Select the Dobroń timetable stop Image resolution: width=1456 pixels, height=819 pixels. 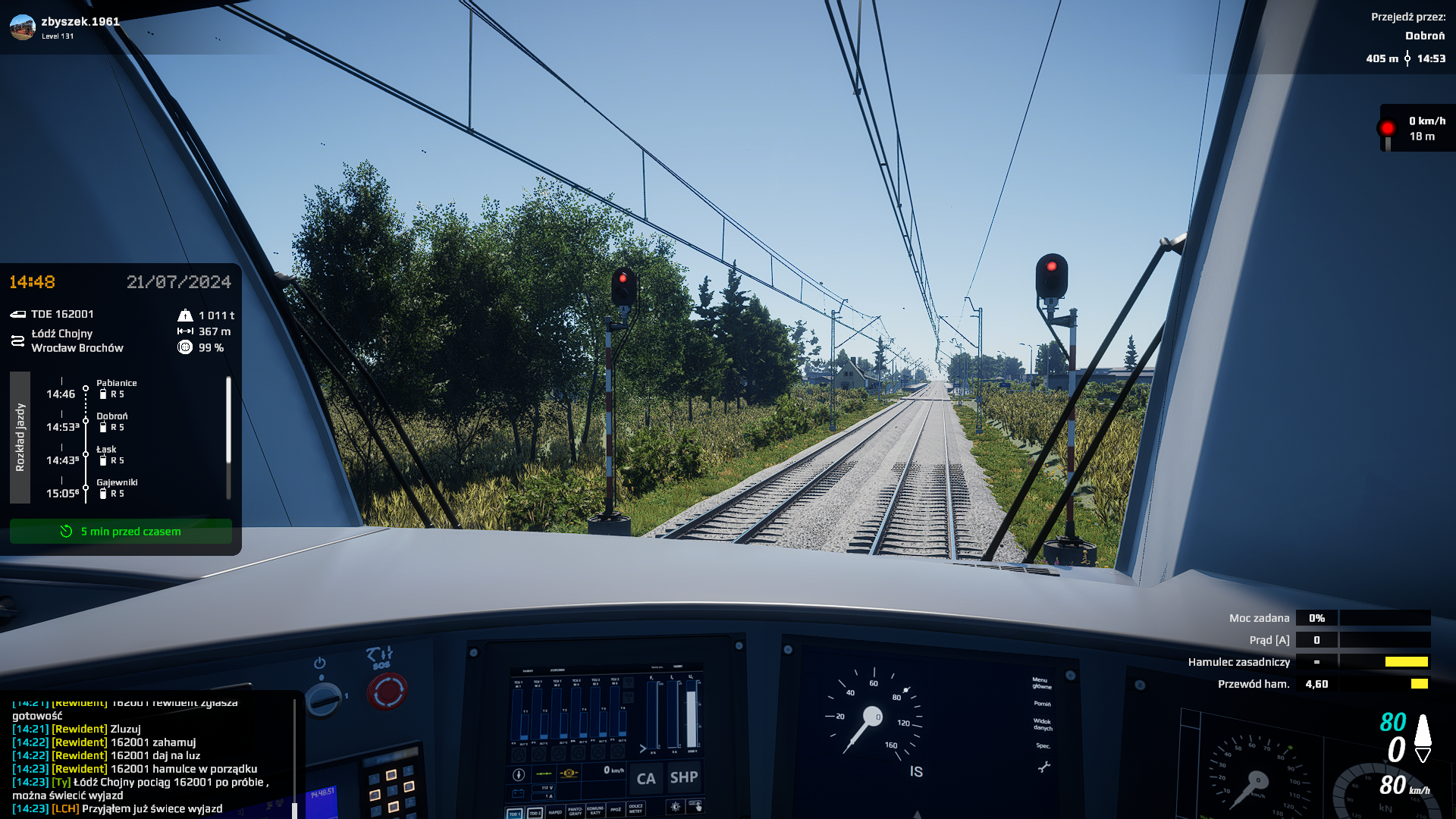pyautogui.click(x=111, y=422)
